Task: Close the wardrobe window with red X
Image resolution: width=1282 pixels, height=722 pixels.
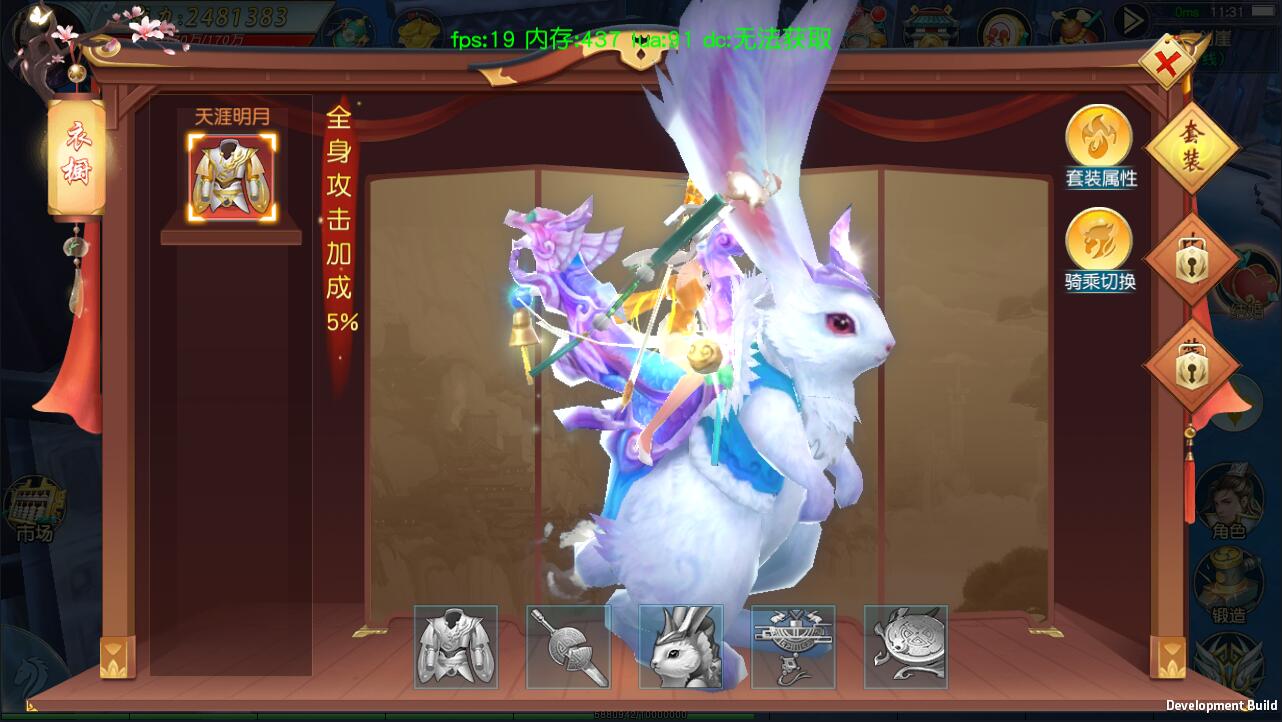Action: point(1166,64)
